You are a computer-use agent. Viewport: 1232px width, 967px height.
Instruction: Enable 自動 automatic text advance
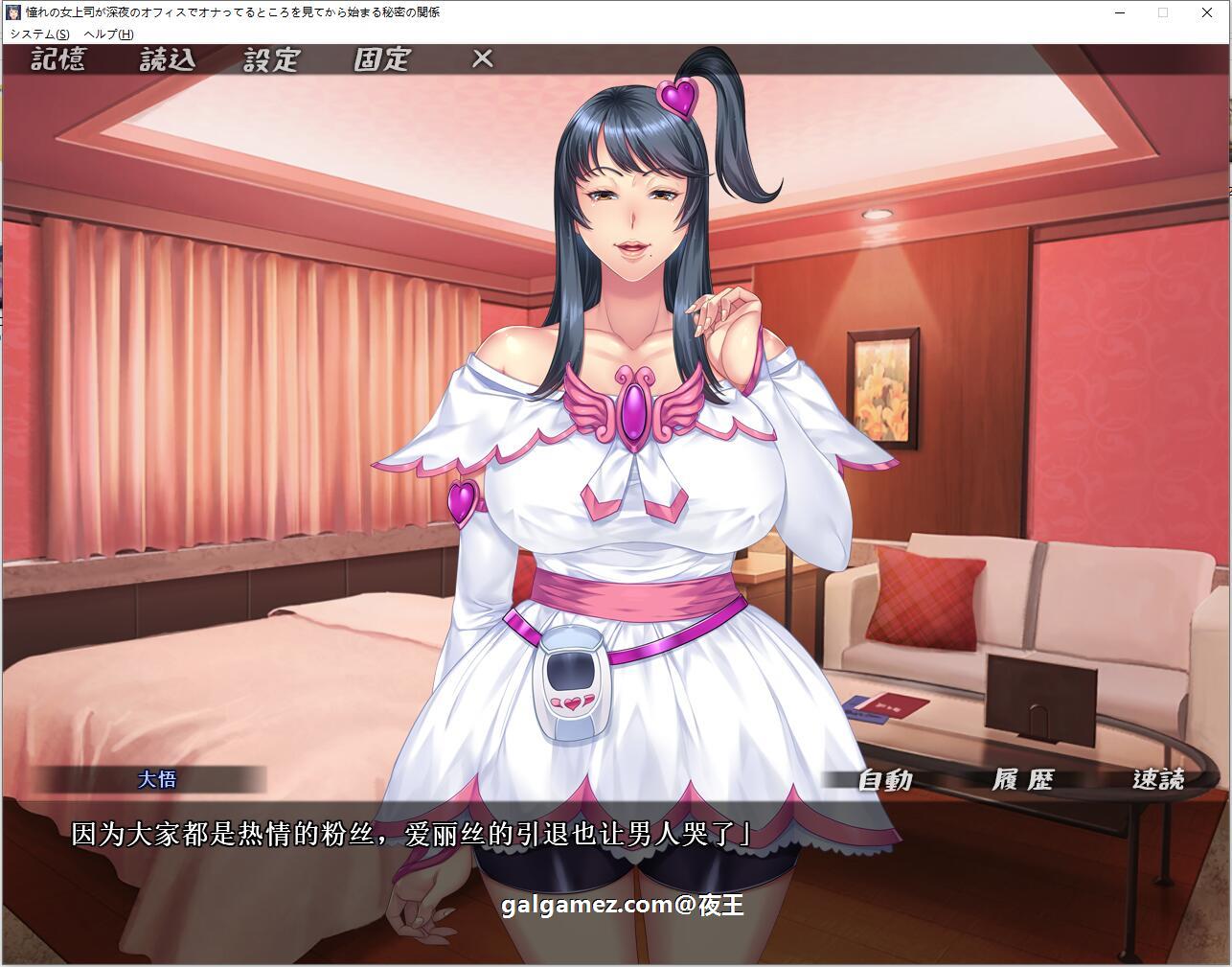coord(883,780)
